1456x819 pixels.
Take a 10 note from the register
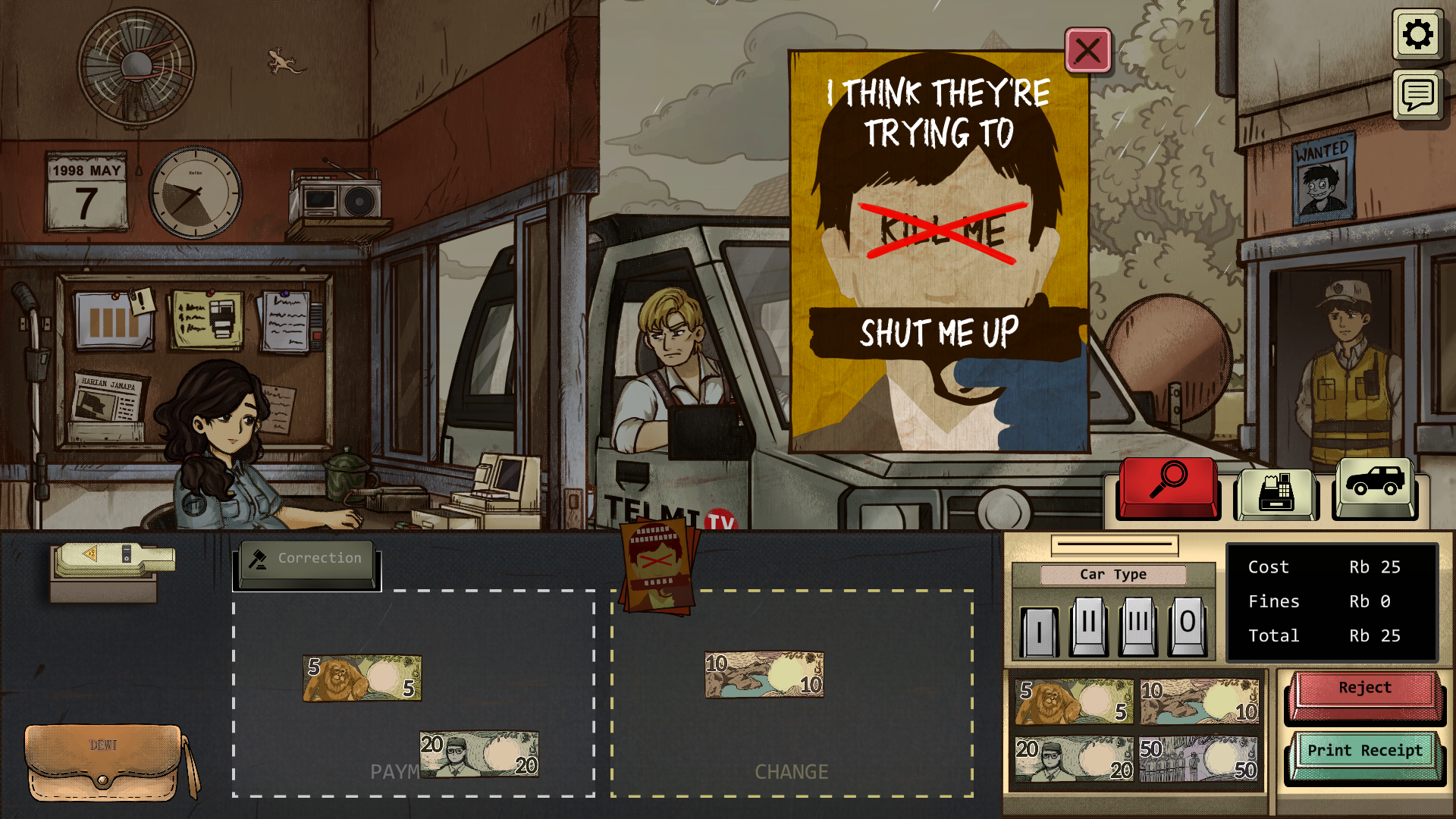pyautogui.click(x=1199, y=701)
